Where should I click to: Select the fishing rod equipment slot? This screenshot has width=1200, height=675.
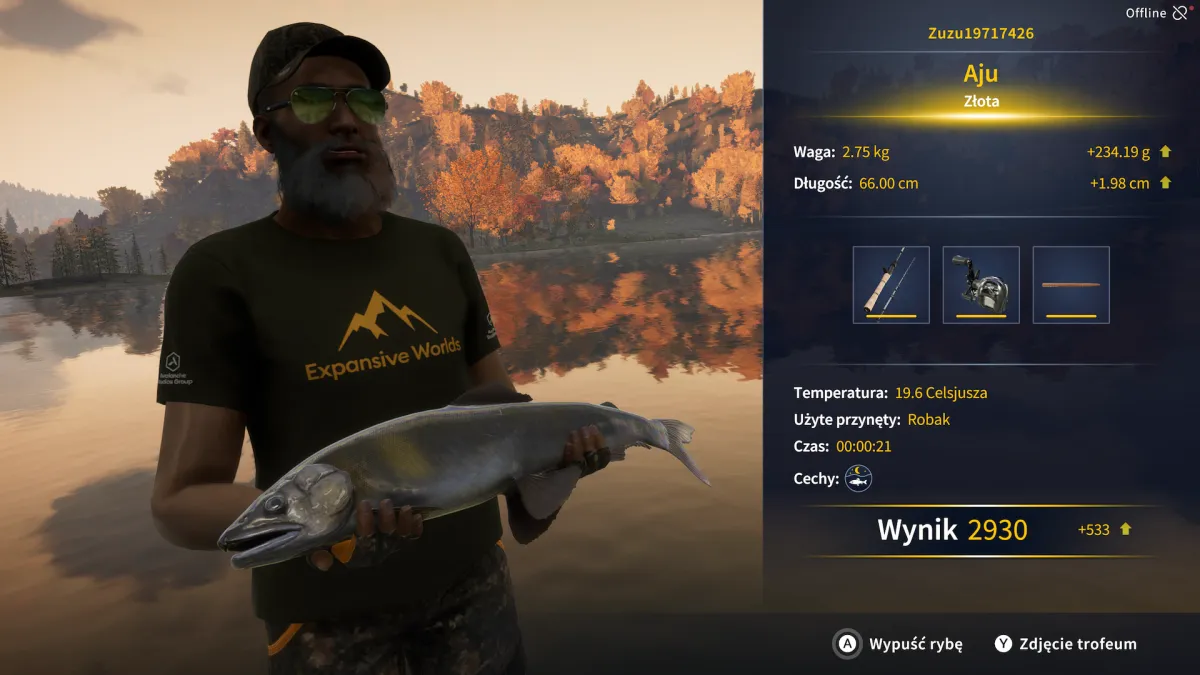coord(890,285)
